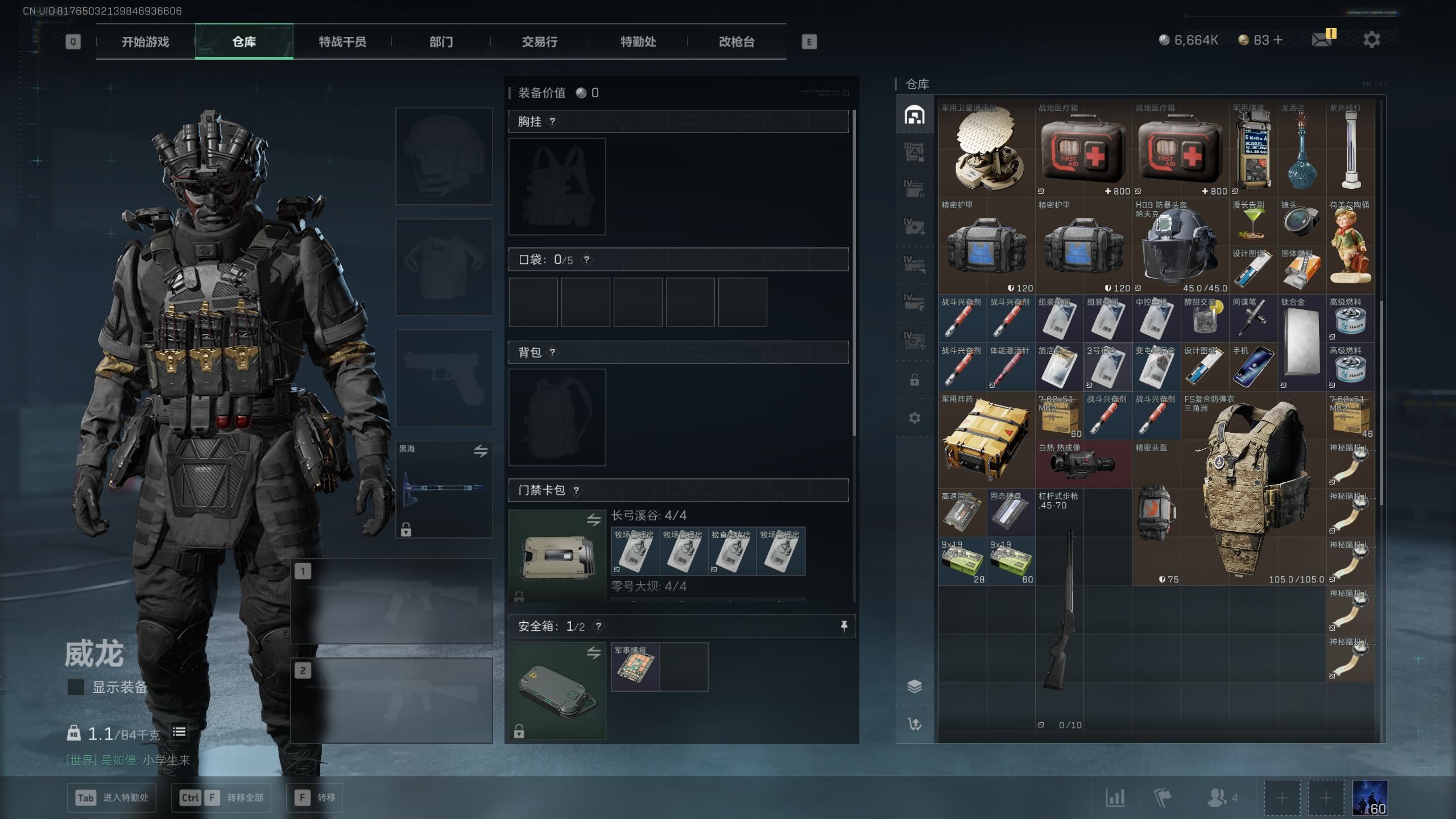Select the 部门 tab
This screenshot has height=819, width=1456.
441,42
